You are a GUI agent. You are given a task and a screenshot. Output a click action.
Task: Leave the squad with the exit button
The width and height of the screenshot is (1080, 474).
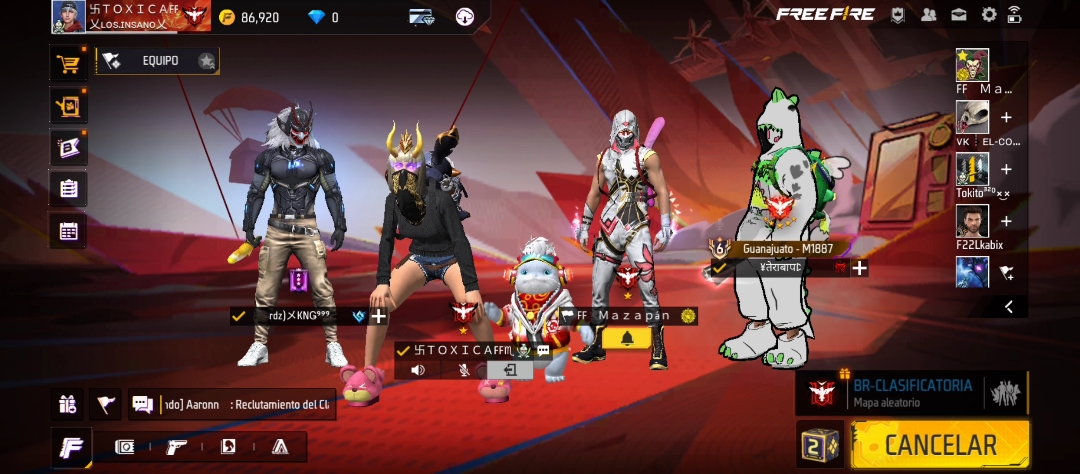pos(510,370)
